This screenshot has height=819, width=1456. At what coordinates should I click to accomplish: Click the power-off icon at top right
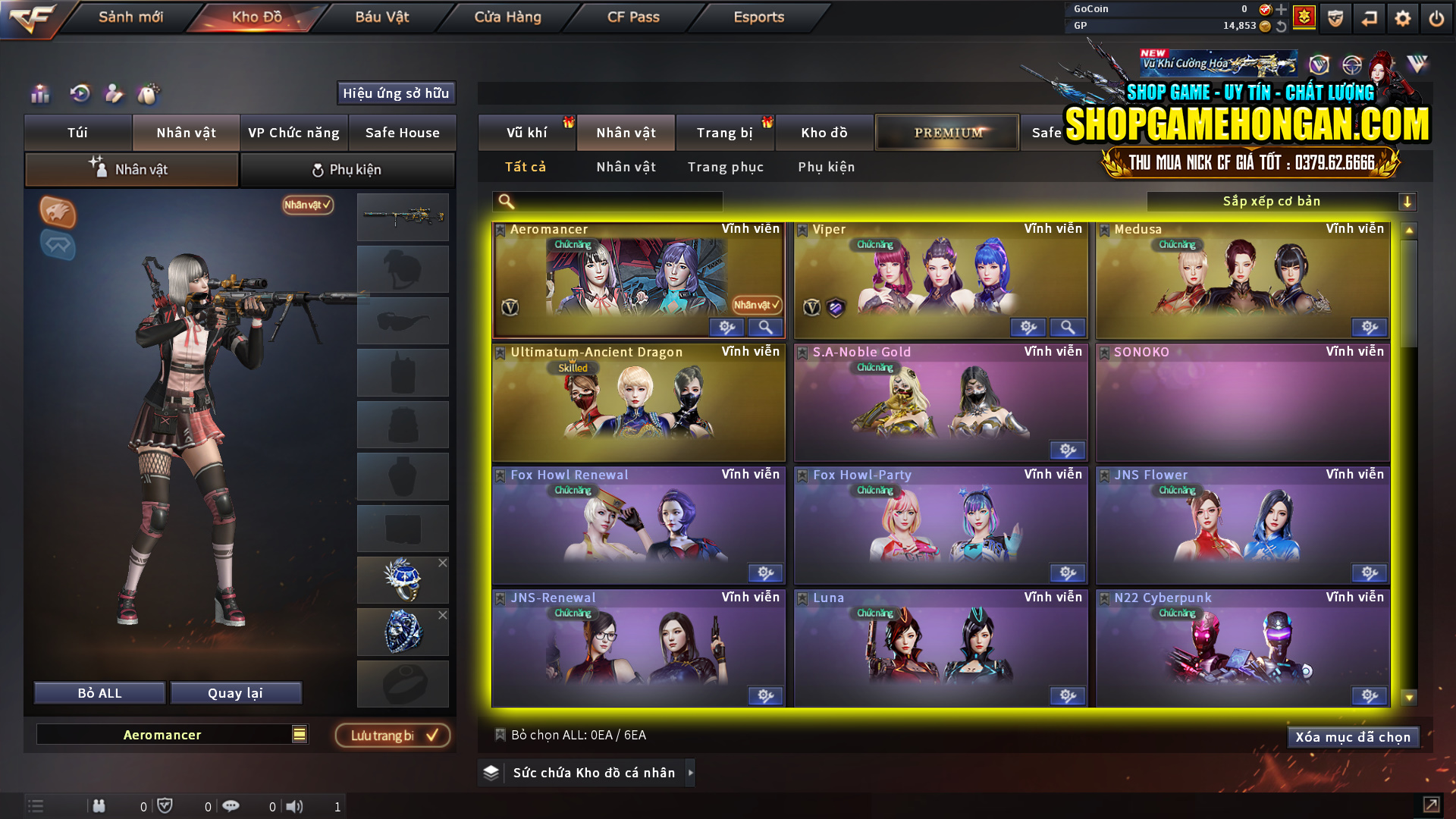1436,19
